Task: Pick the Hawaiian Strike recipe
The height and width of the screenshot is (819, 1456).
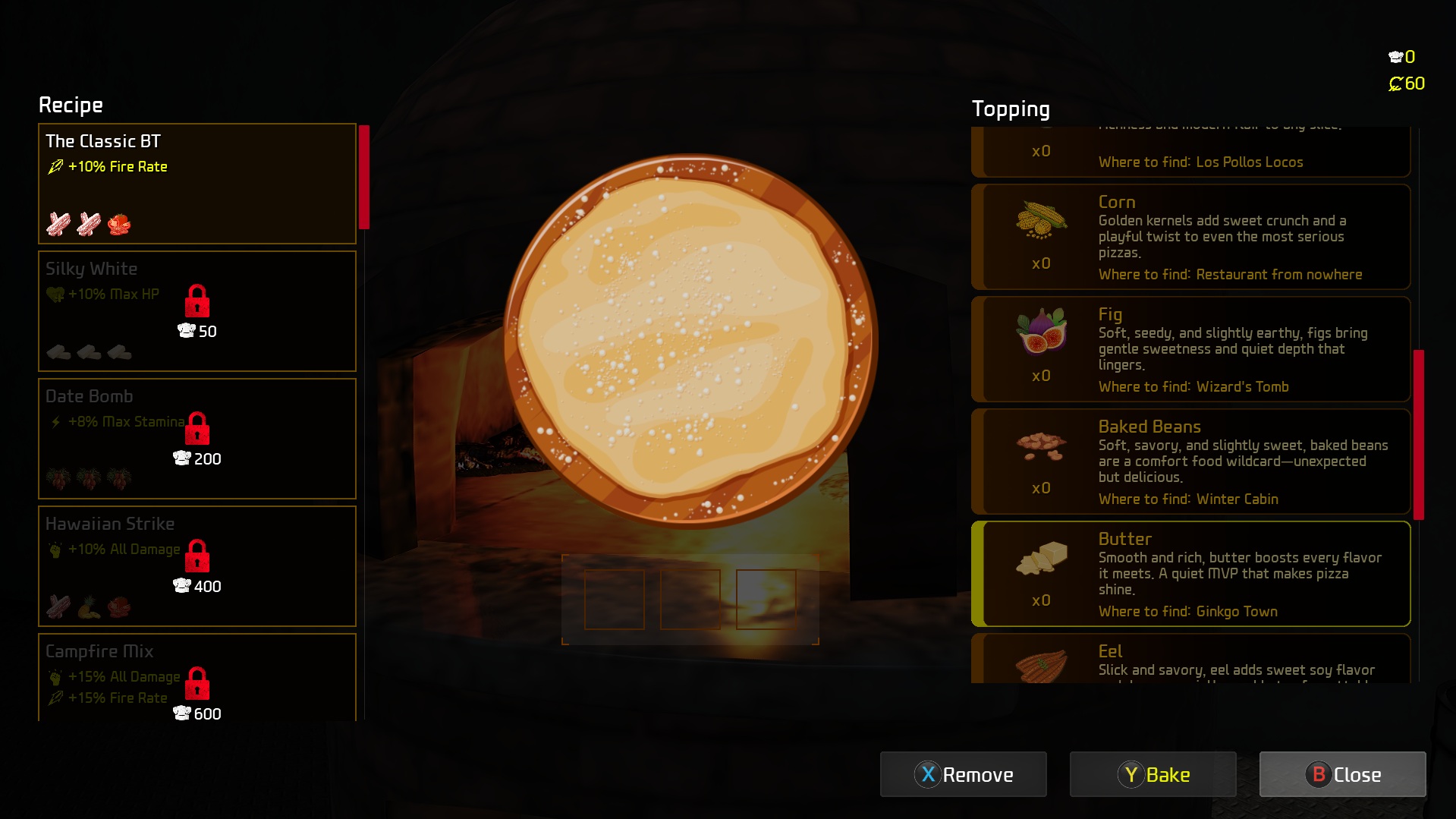Action: [x=197, y=565]
